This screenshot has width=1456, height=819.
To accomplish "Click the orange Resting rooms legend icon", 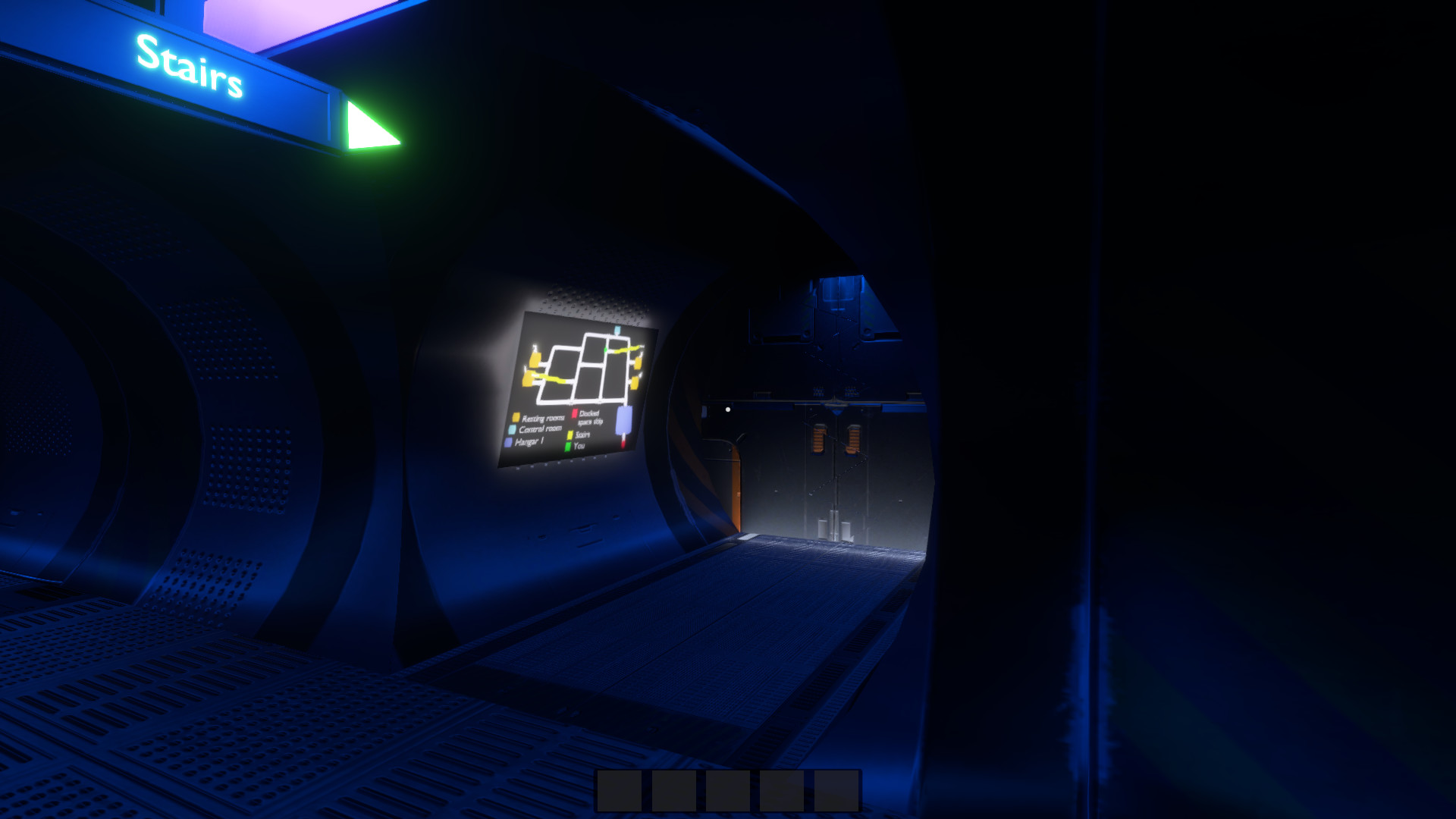I will (516, 417).
